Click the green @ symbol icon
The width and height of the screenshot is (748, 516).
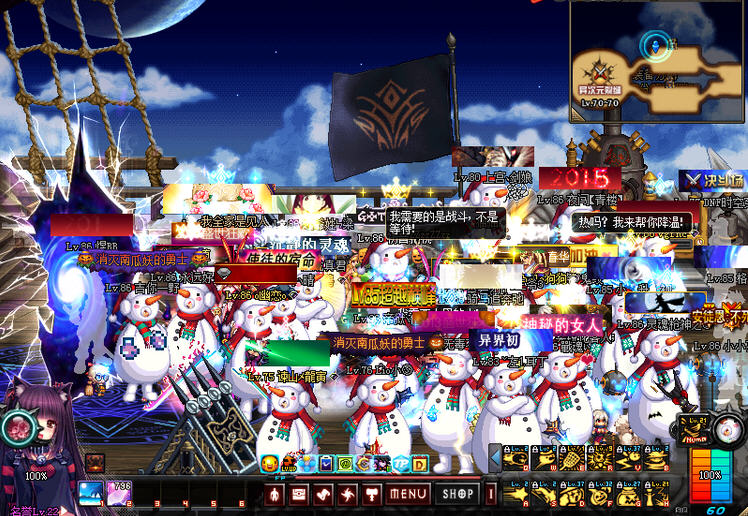point(344,464)
